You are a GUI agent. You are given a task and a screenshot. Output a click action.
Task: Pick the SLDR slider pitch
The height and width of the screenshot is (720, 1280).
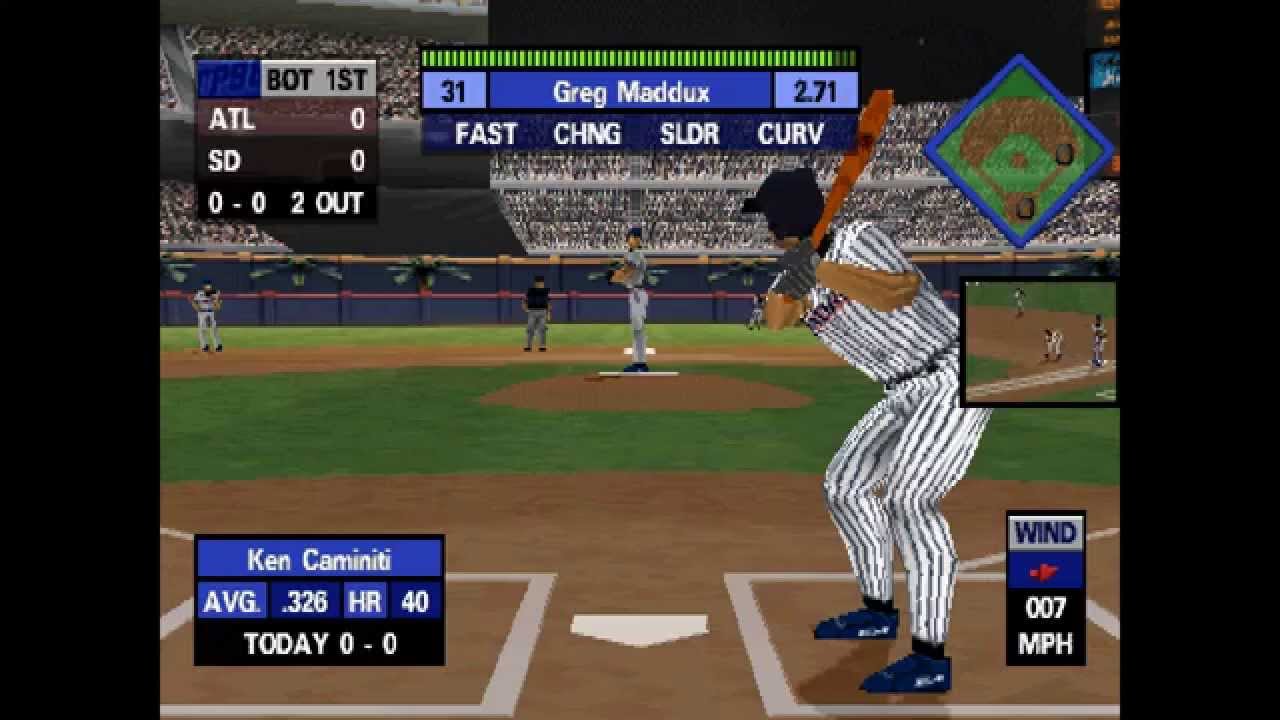[x=689, y=134]
